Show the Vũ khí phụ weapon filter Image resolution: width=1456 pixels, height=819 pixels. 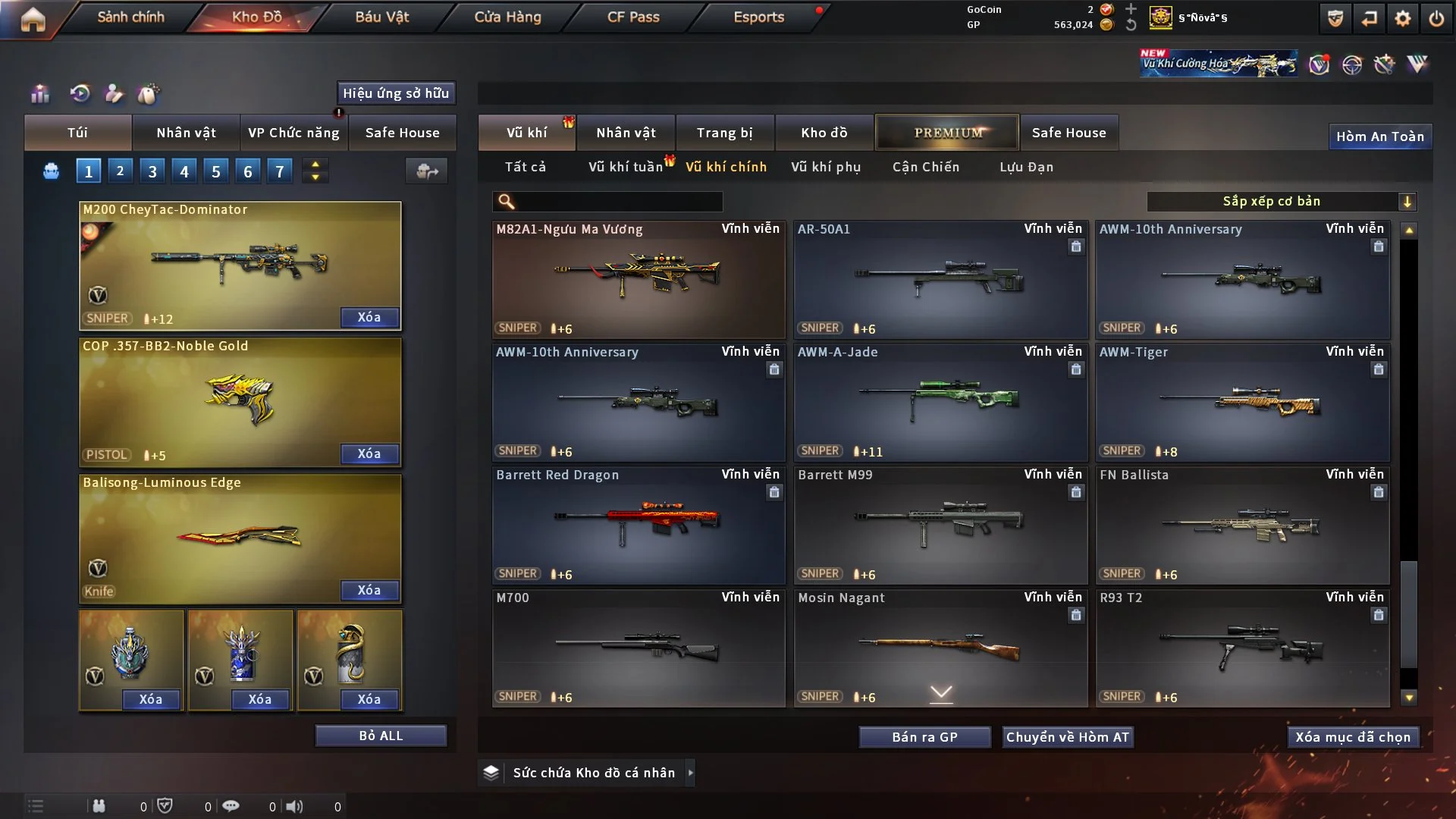click(826, 167)
